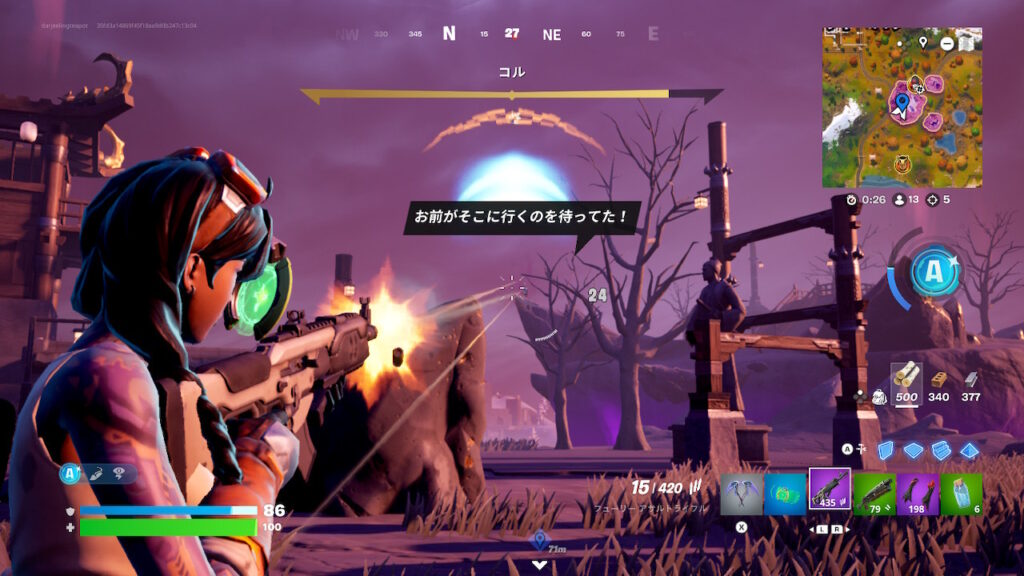Select the pickaxe slot in hotbar
Viewport: 1024px width, 576px height.
(741, 492)
